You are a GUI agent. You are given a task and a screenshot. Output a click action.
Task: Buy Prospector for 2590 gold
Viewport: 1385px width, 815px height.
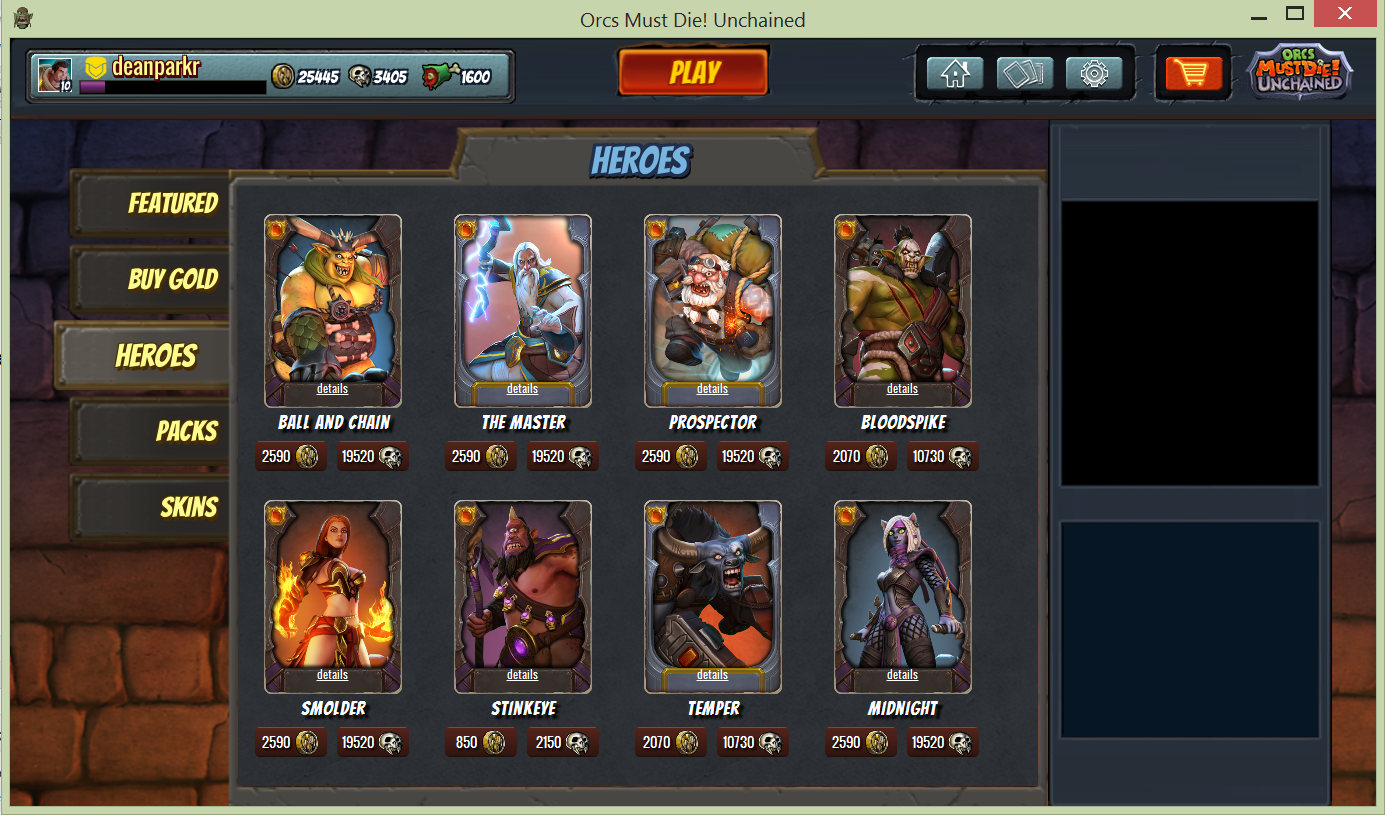(x=670, y=457)
